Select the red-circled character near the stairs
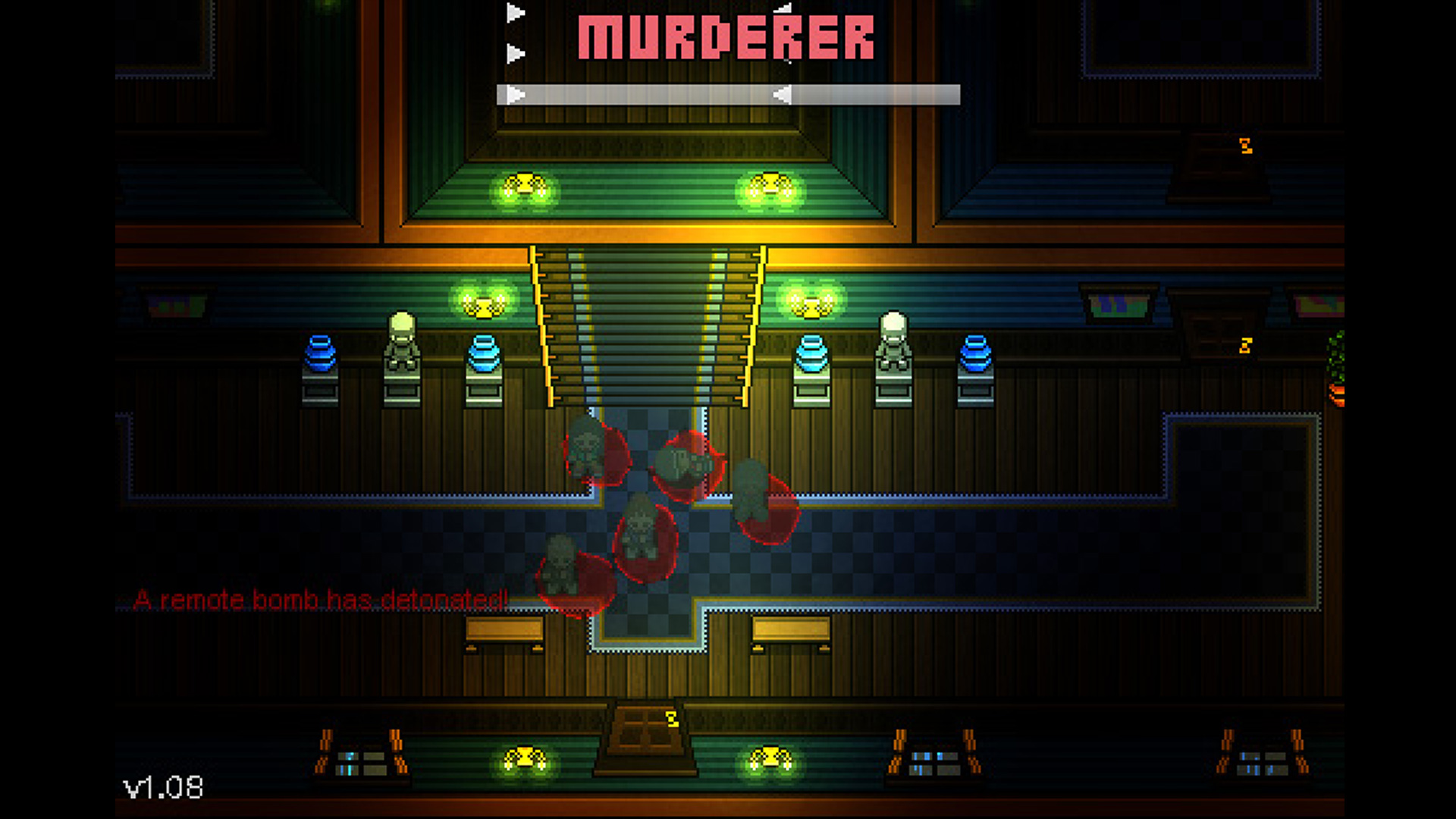This screenshot has width=1456, height=819. point(584,451)
